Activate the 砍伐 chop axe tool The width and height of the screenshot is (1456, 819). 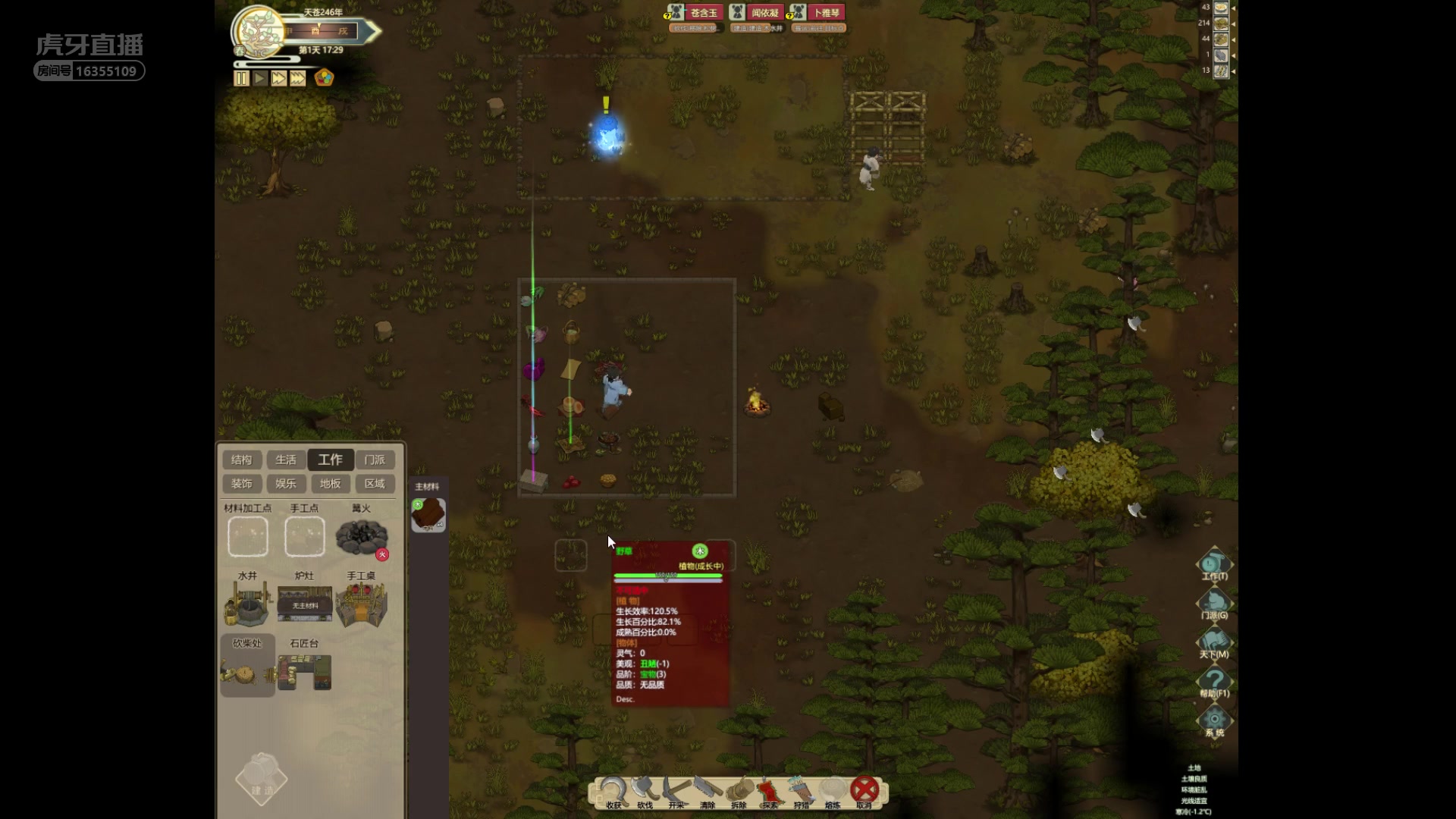(645, 792)
